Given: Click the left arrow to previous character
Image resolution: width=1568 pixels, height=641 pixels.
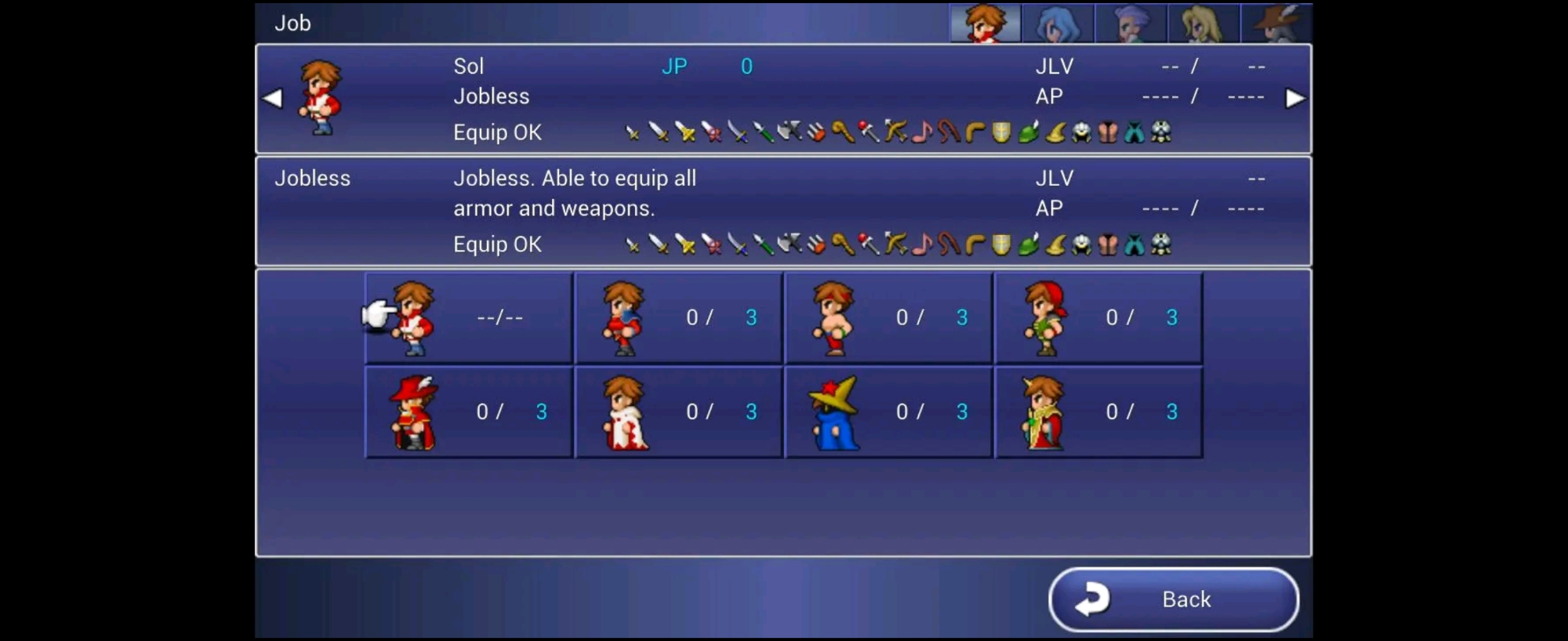Looking at the screenshot, I should tap(273, 99).
